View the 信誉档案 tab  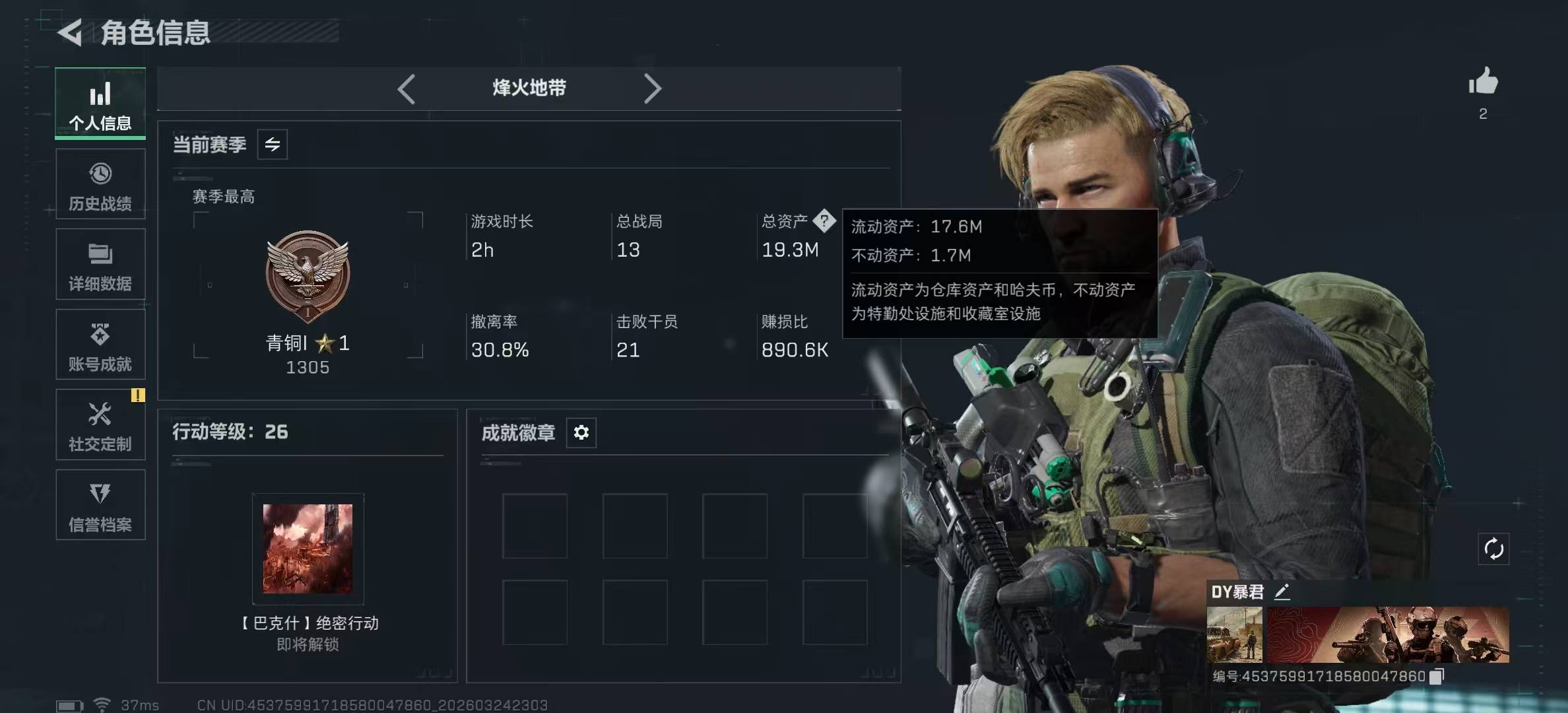[x=100, y=506]
